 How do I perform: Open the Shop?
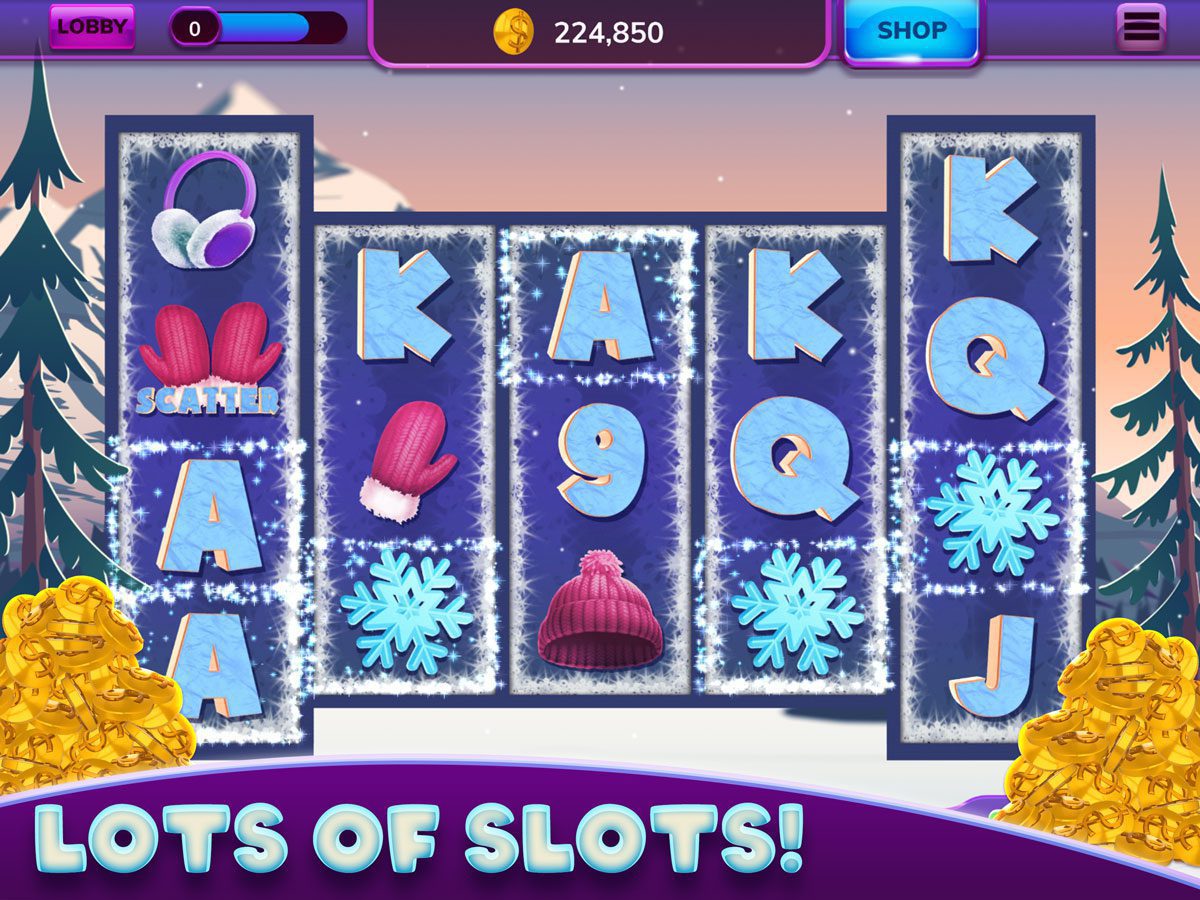911,31
